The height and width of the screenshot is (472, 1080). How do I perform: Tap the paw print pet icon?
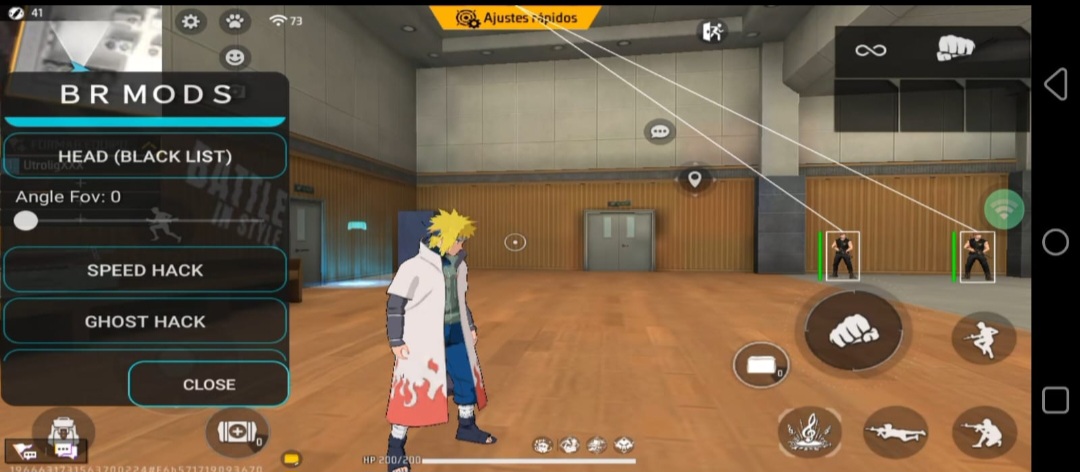(x=235, y=21)
